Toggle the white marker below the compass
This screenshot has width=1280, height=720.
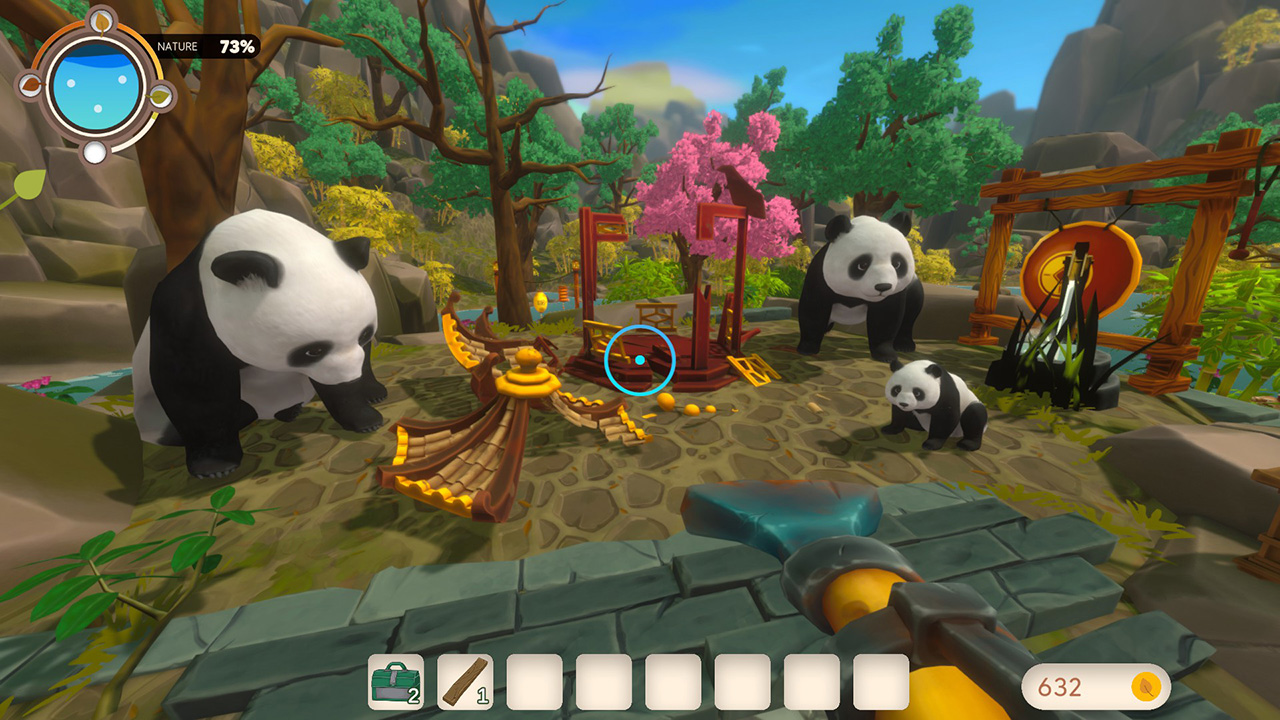[x=97, y=151]
